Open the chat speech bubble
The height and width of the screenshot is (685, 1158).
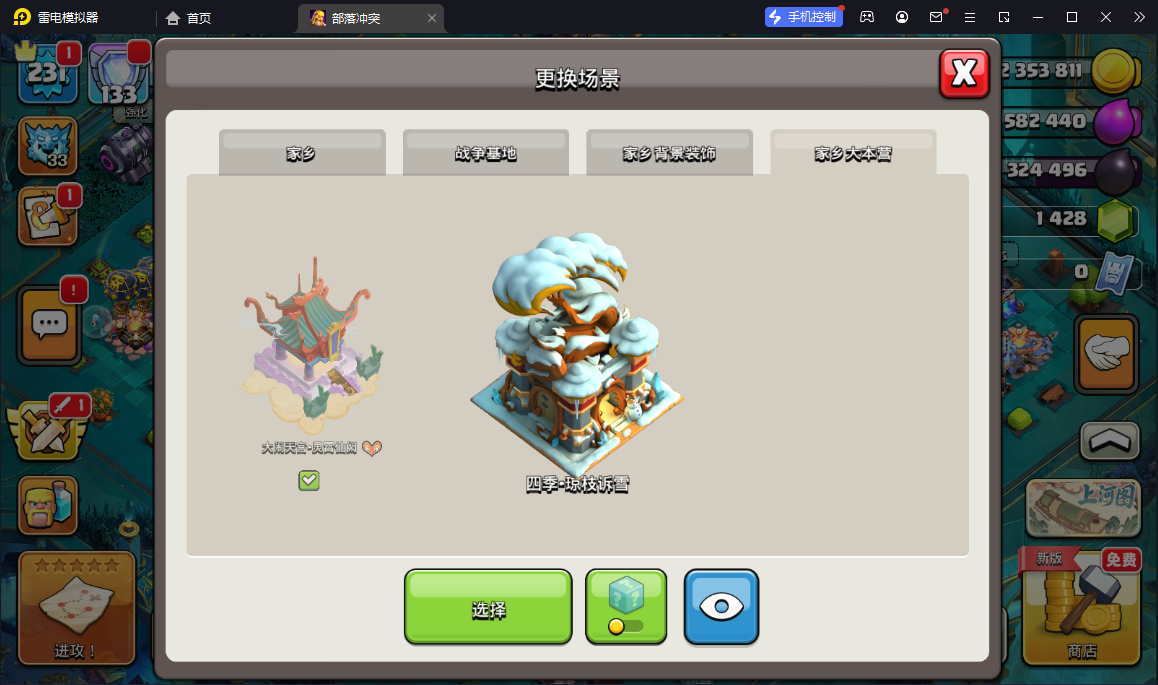coord(50,323)
